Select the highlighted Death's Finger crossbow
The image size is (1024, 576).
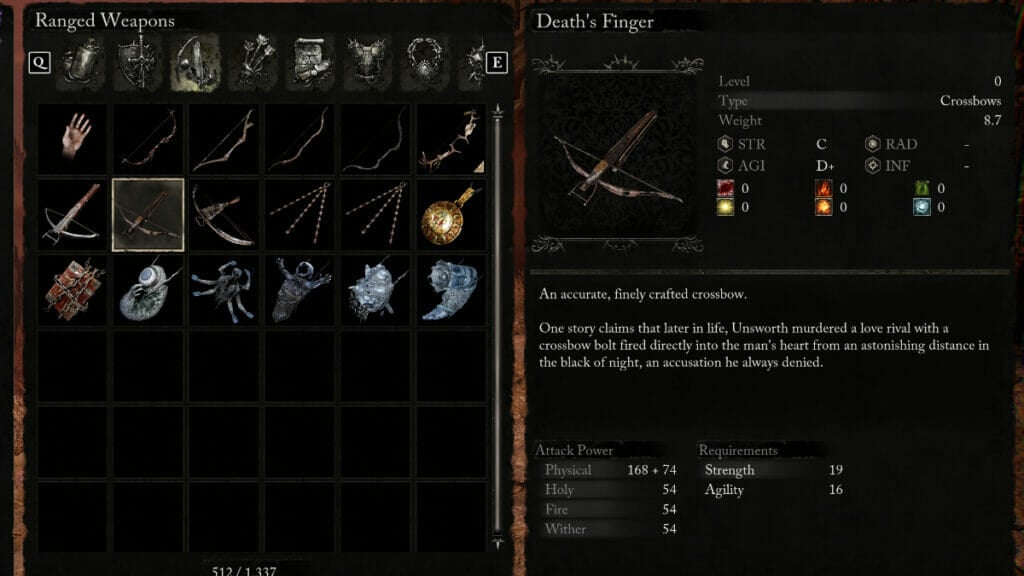148,214
